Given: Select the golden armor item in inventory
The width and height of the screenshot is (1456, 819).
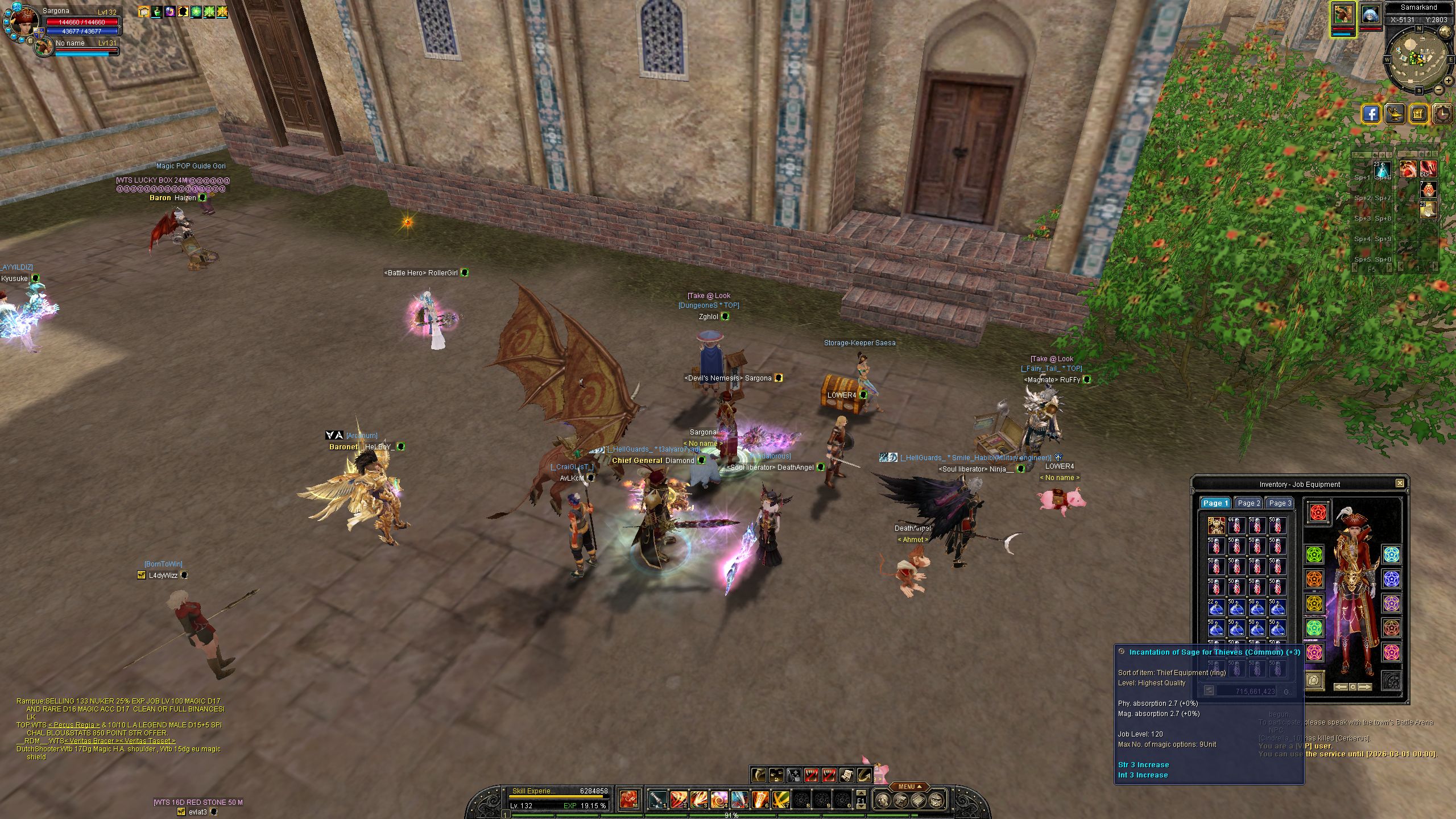Looking at the screenshot, I should tap(1216, 526).
